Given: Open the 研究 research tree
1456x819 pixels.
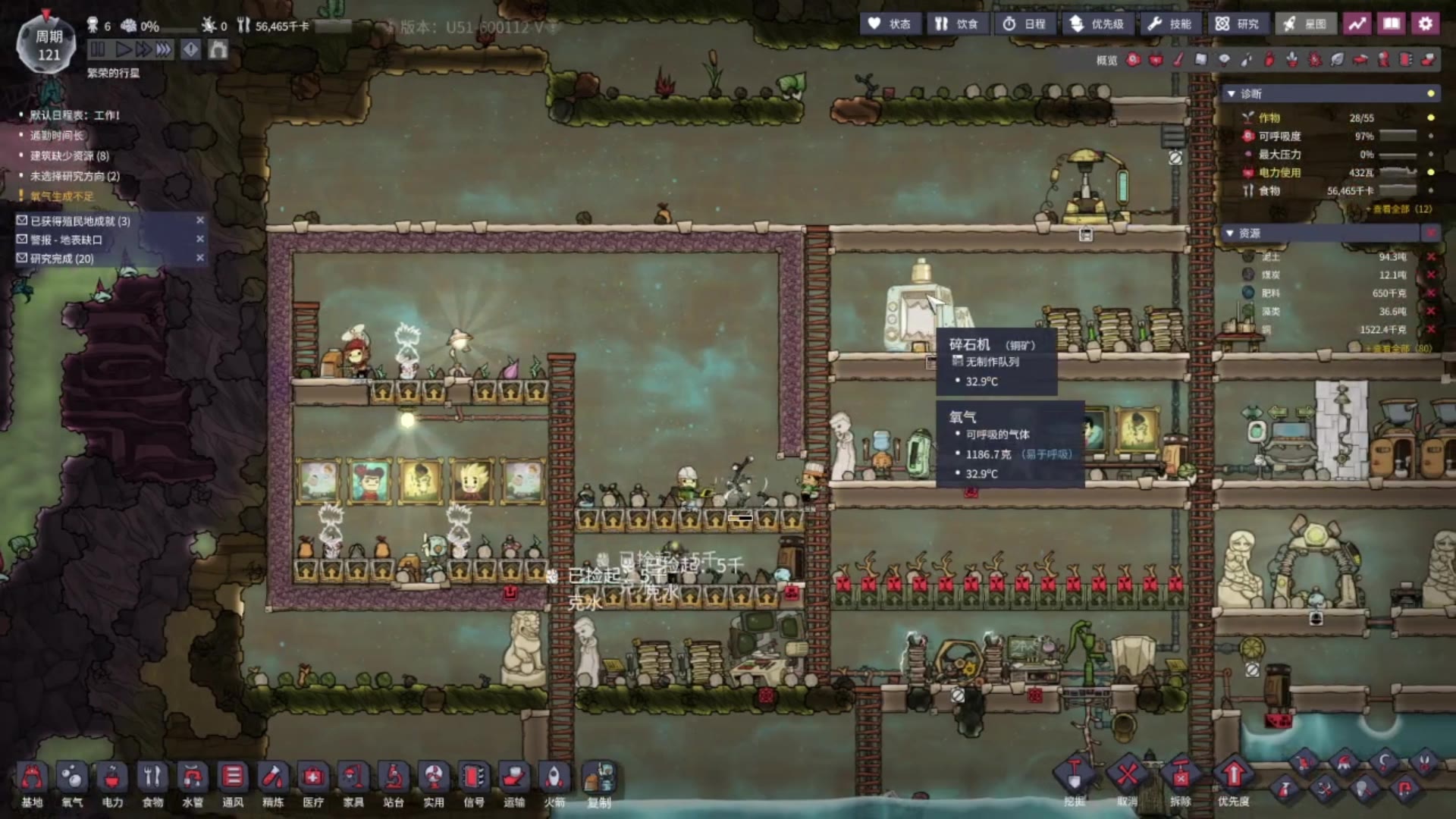Looking at the screenshot, I should click(1237, 24).
